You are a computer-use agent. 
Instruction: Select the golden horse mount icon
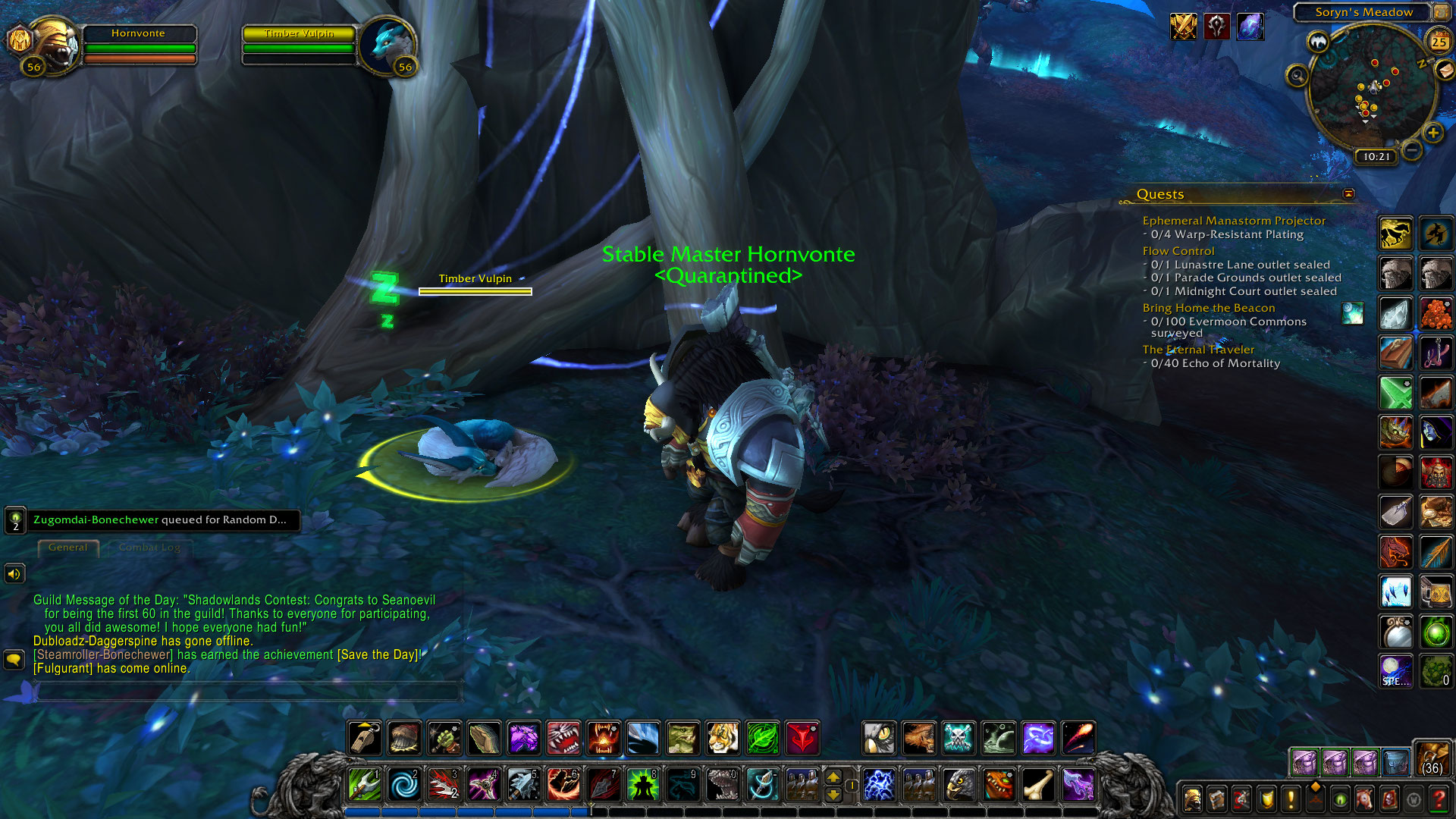(1395, 233)
